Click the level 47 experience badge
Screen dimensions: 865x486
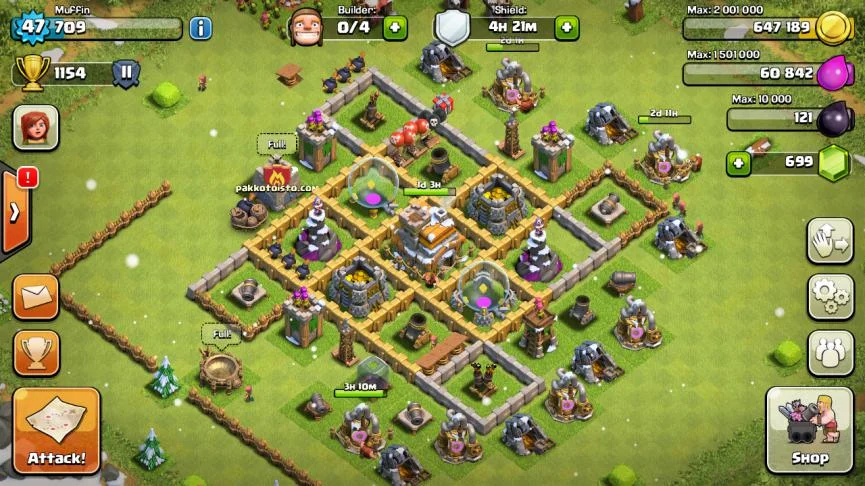(33, 27)
